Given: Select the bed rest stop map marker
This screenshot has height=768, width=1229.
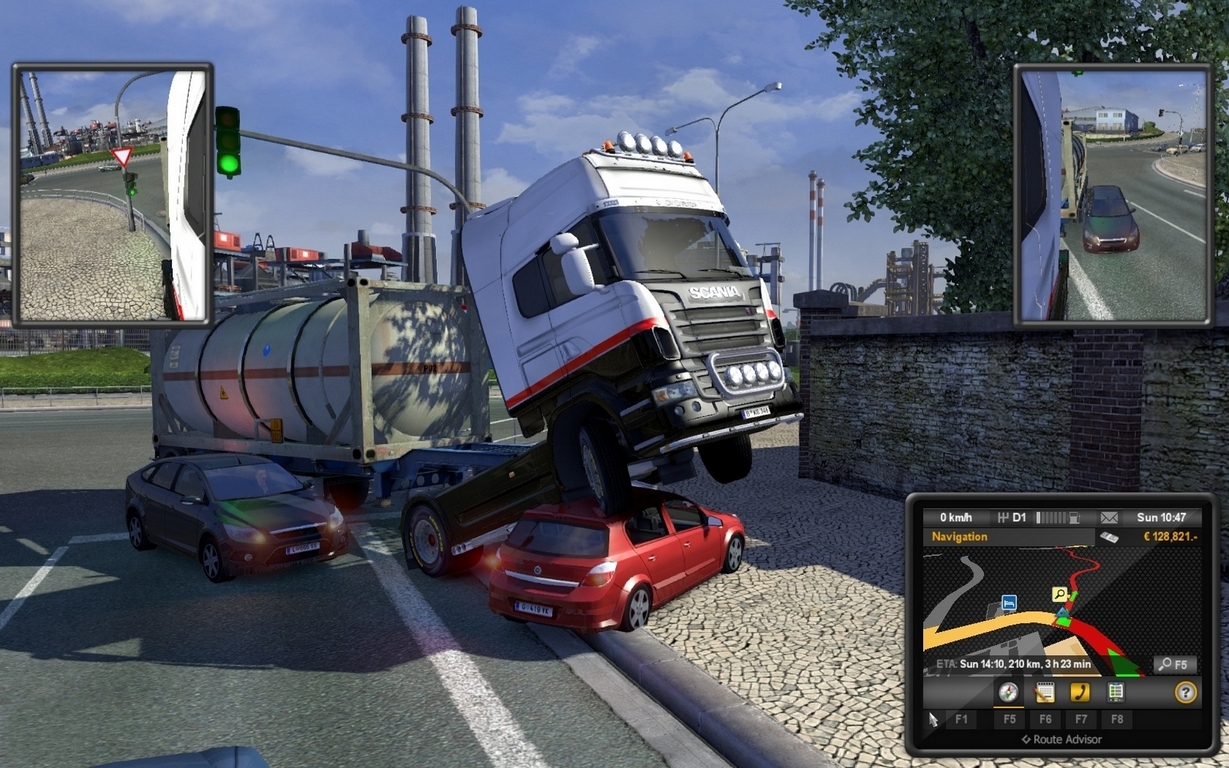Looking at the screenshot, I should 1009,603.
